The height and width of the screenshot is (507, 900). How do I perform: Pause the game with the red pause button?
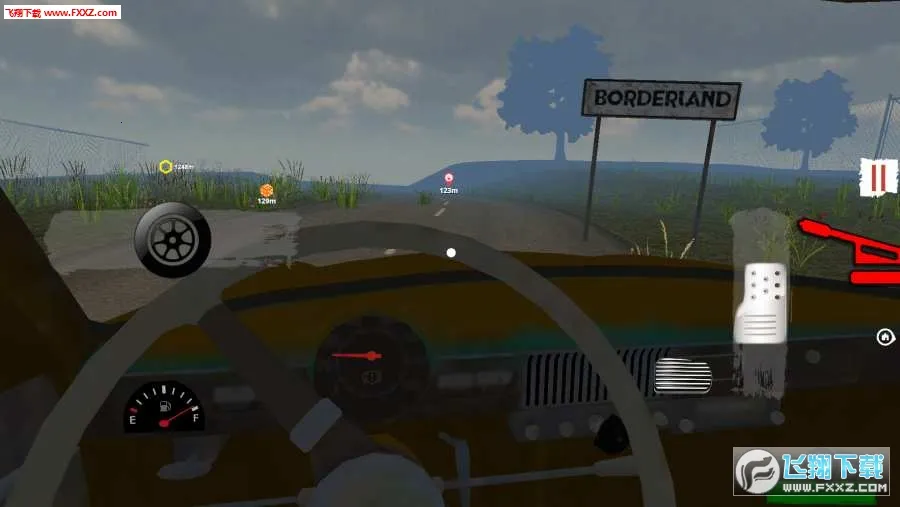coord(877,179)
